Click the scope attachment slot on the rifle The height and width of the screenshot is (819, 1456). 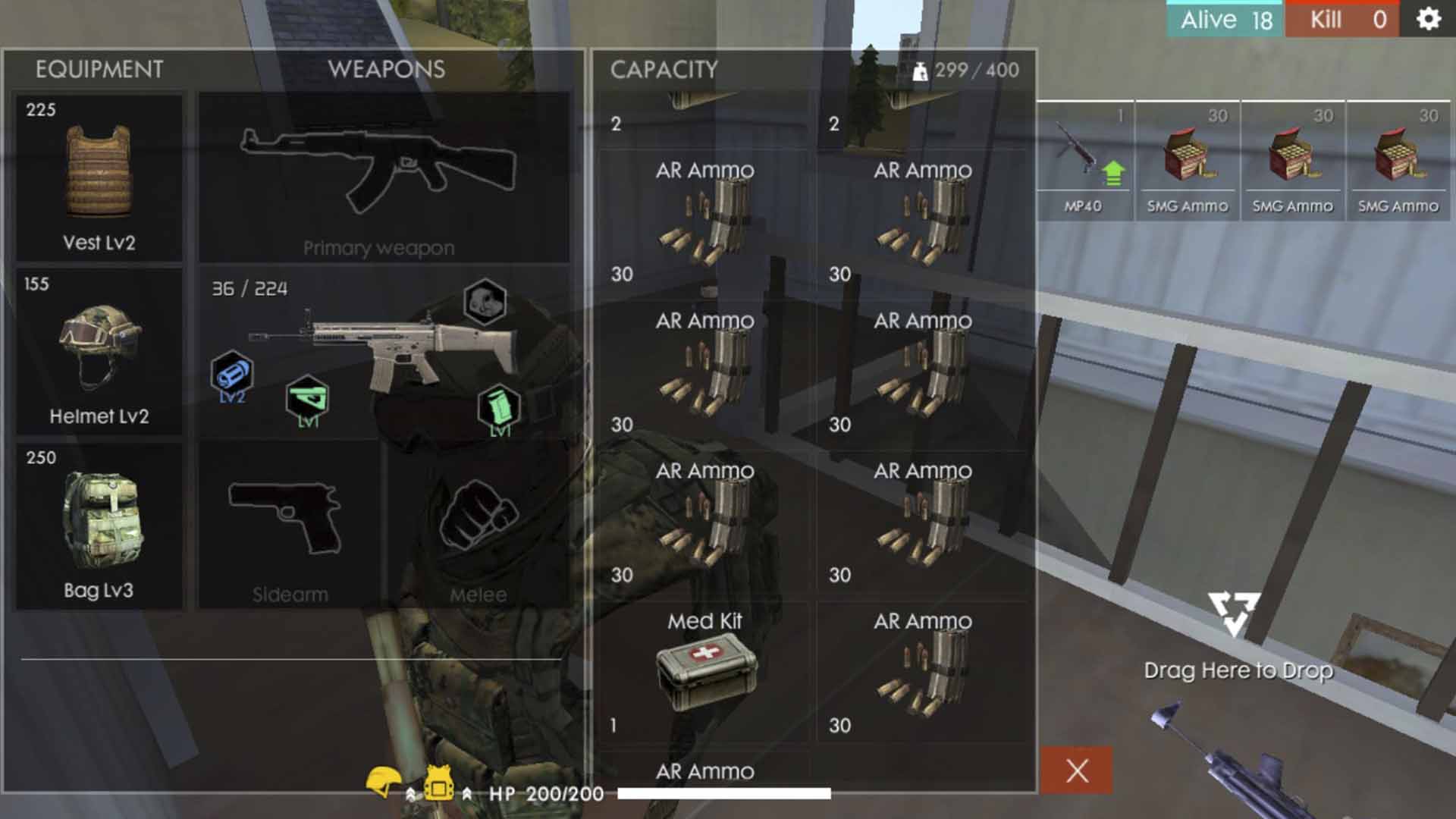click(485, 301)
